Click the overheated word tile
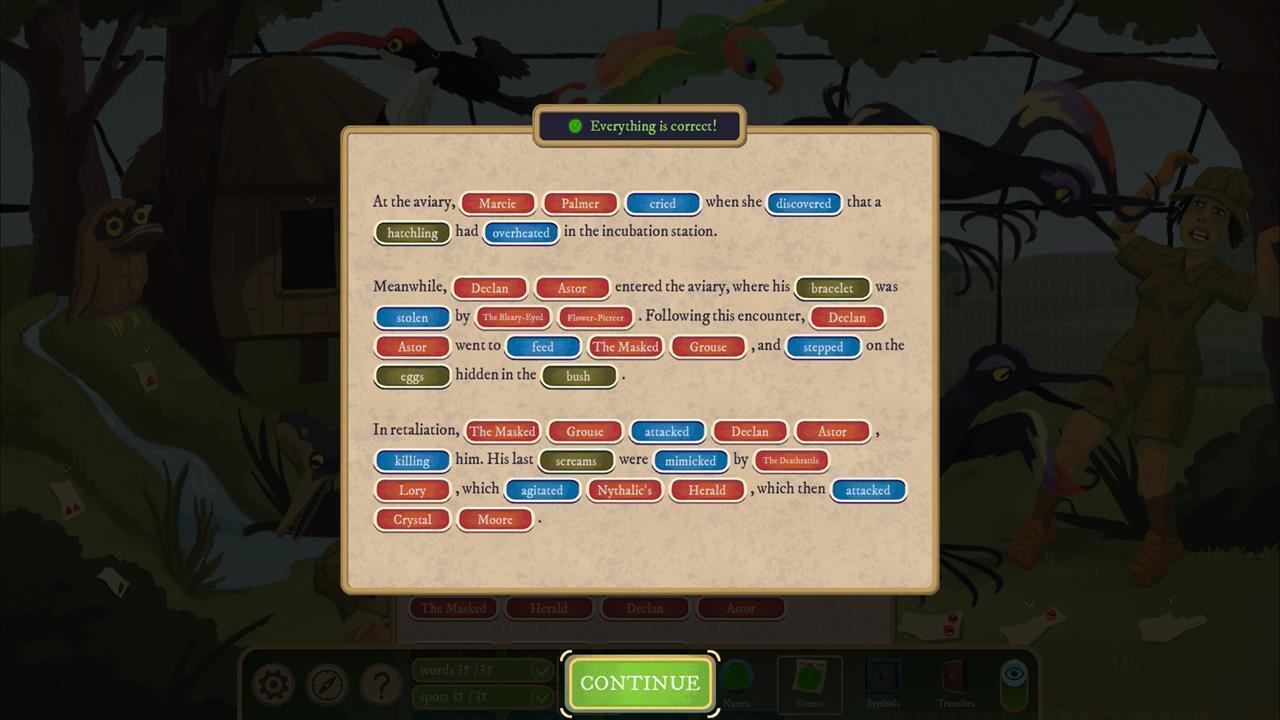Viewport: 1280px width, 720px height. (520, 233)
